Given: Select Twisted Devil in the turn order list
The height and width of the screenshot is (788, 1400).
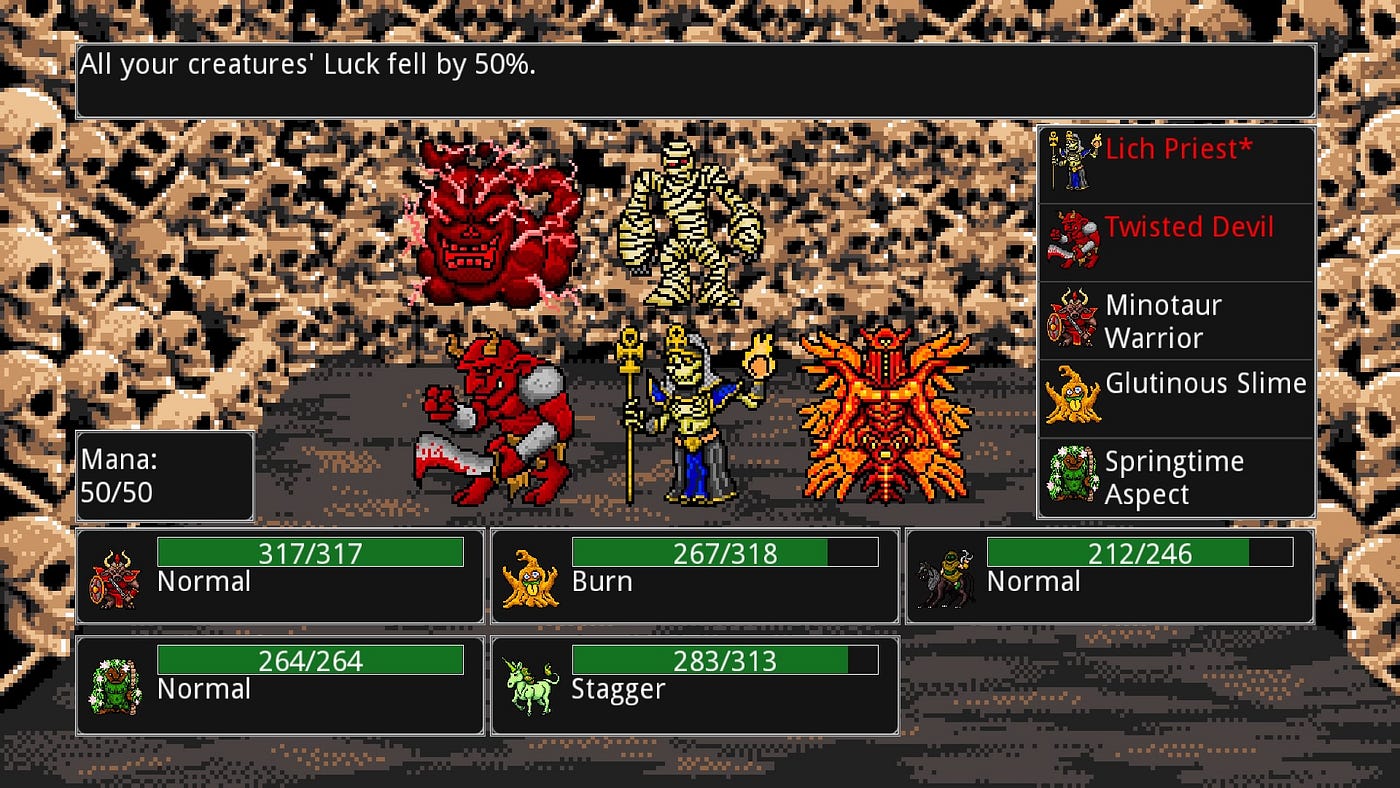Looking at the screenshot, I should tap(1176, 243).
